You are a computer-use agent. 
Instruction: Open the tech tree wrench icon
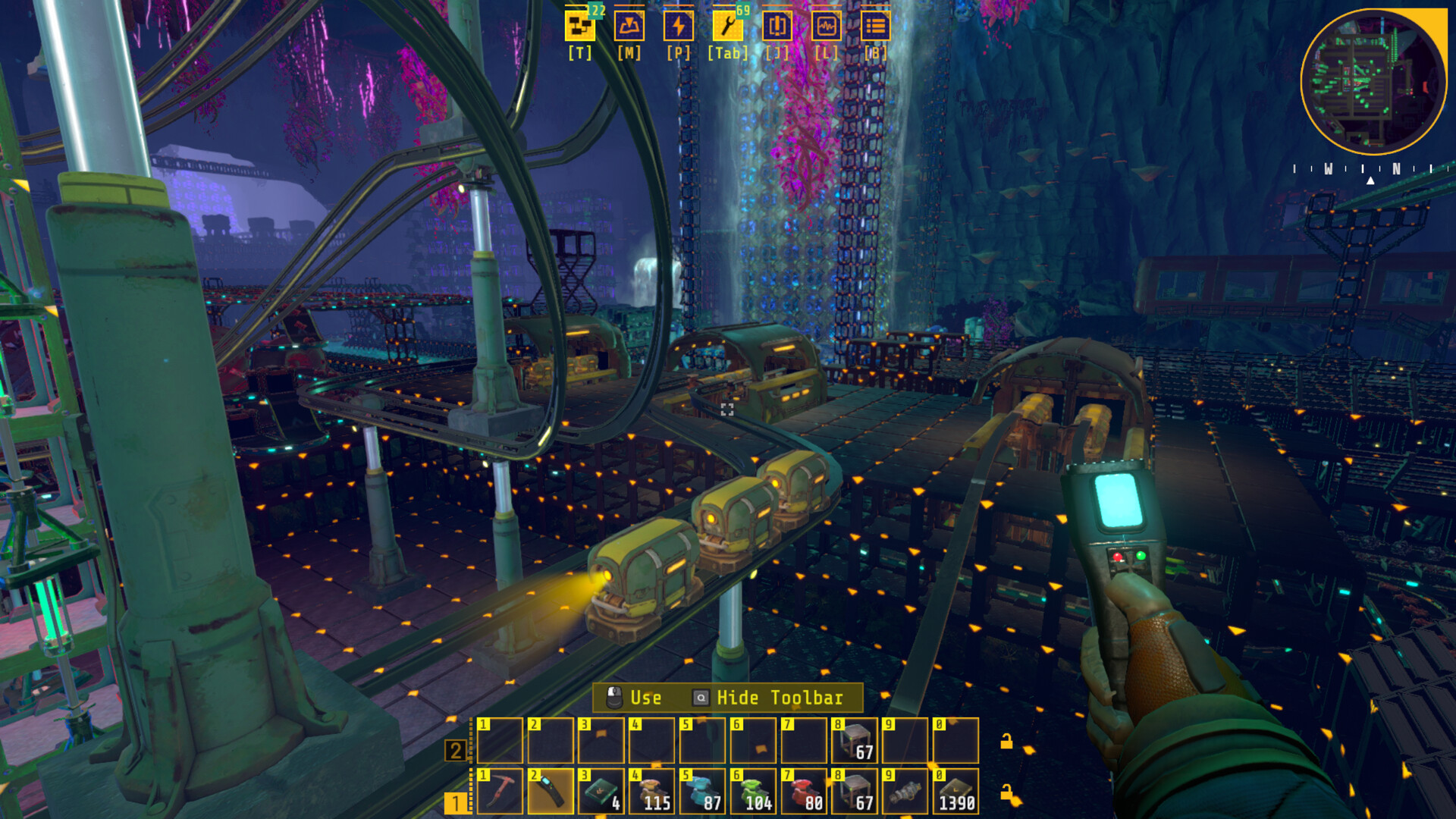pos(726,25)
